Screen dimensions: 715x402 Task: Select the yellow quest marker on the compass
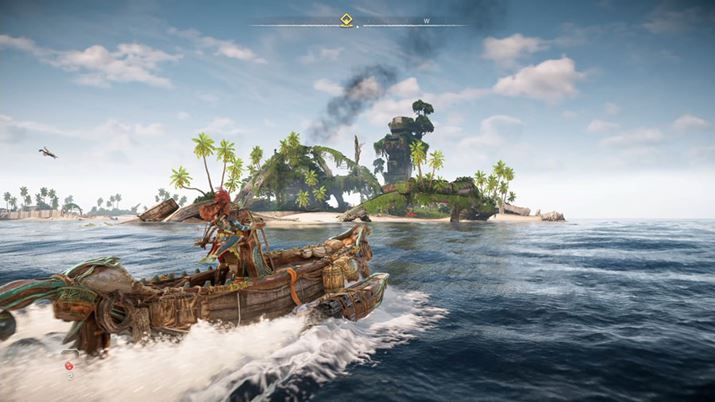coord(346,18)
